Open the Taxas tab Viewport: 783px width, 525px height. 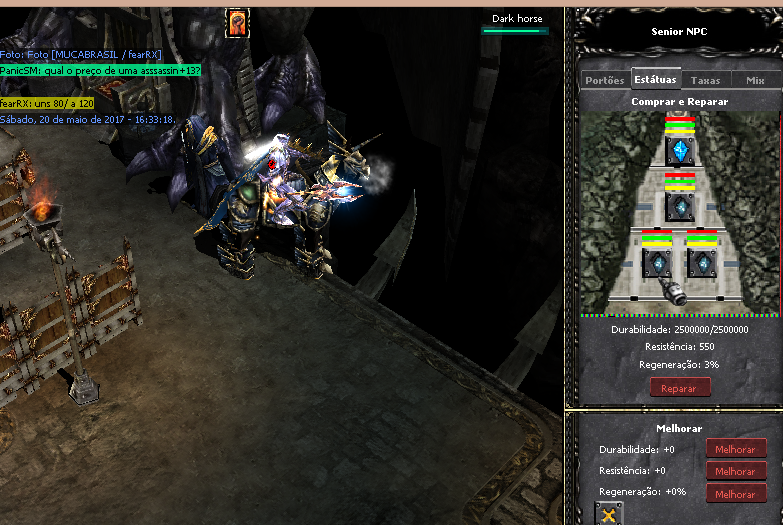705,80
